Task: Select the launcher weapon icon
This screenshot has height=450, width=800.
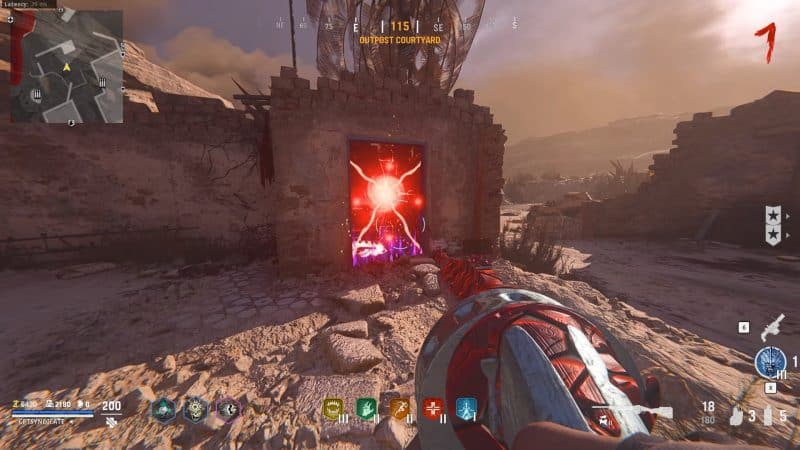Action: (771, 328)
